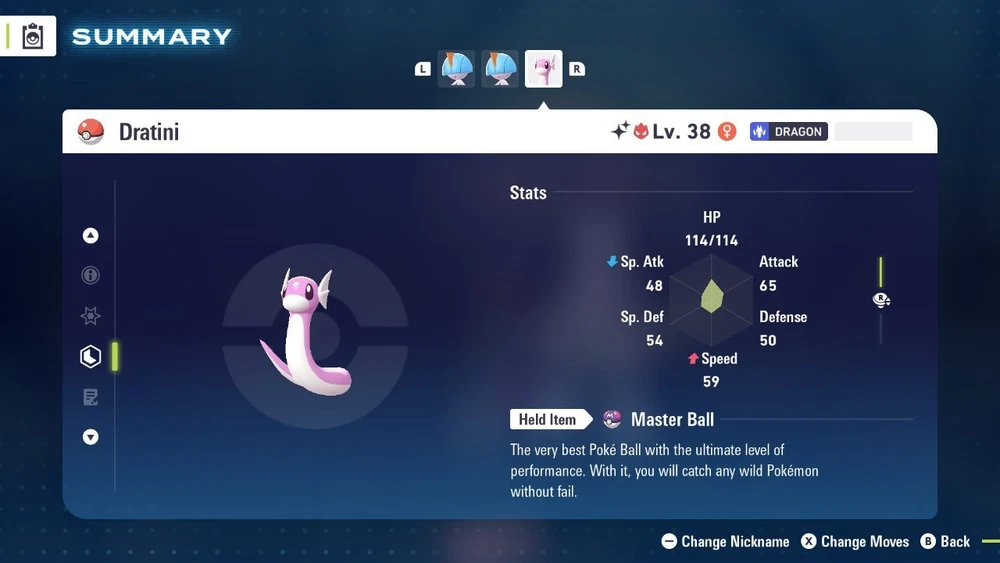Image resolution: width=1000 pixels, height=563 pixels.
Task: Click the up arrow on the page selector
Action: pos(91,236)
